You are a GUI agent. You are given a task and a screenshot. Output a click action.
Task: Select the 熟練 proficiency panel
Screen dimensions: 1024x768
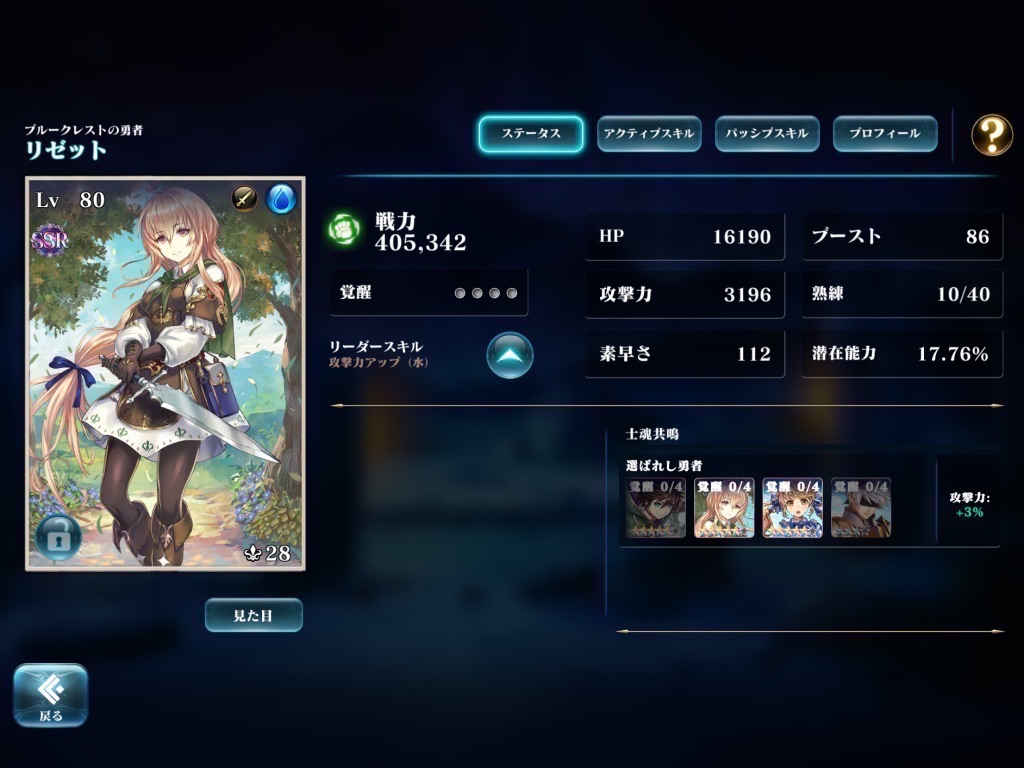click(901, 295)
